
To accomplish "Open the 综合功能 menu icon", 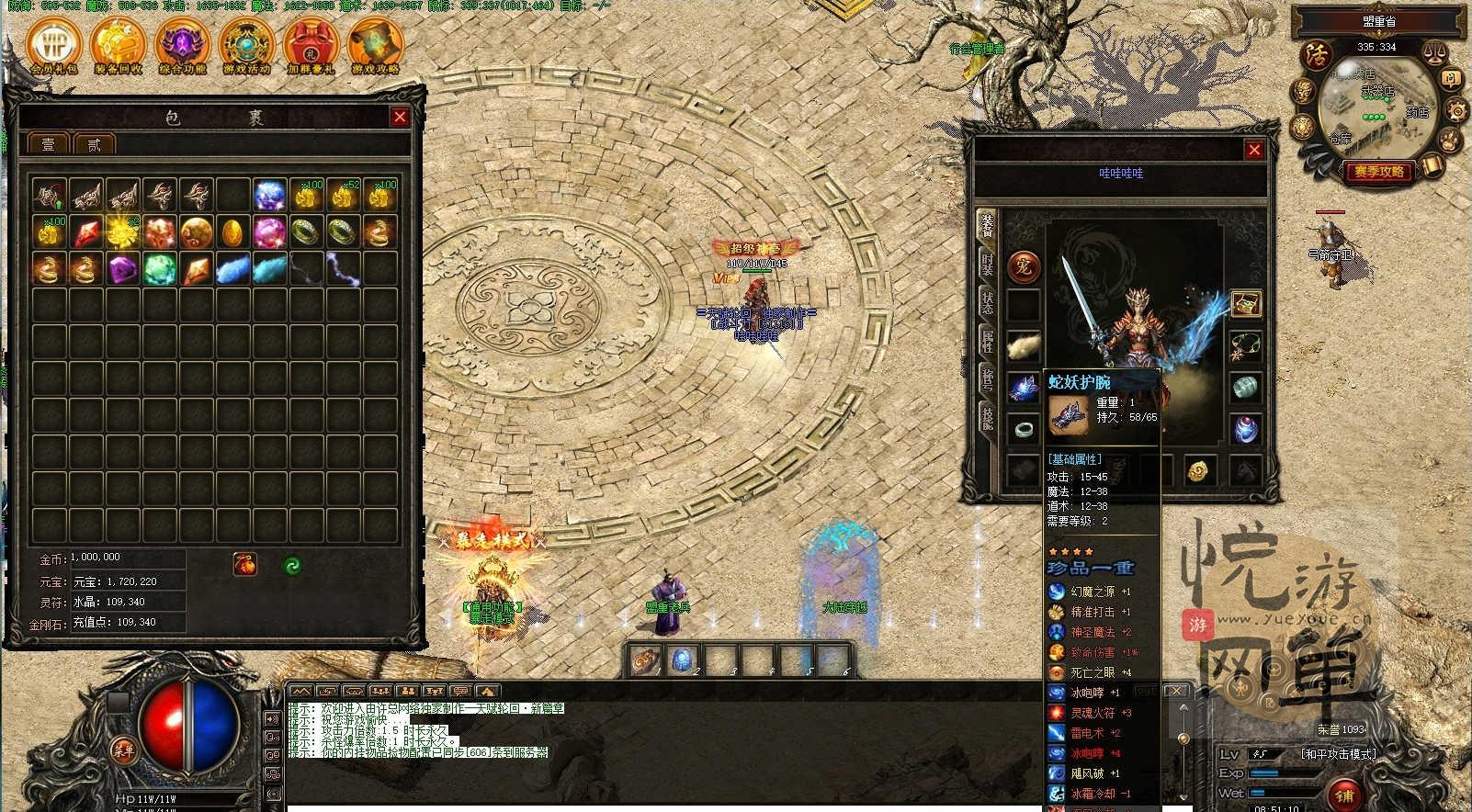I will [x=183, y=45].
